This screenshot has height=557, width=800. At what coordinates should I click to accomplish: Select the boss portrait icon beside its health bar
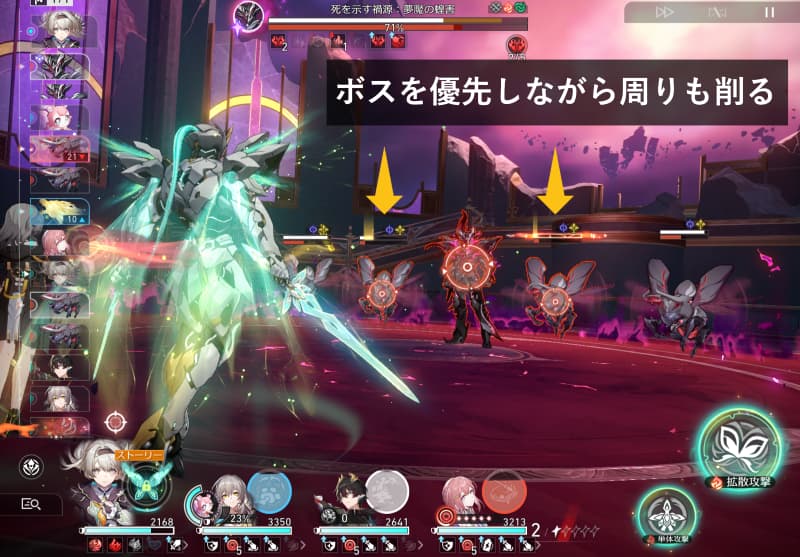[x=248, y=17]
